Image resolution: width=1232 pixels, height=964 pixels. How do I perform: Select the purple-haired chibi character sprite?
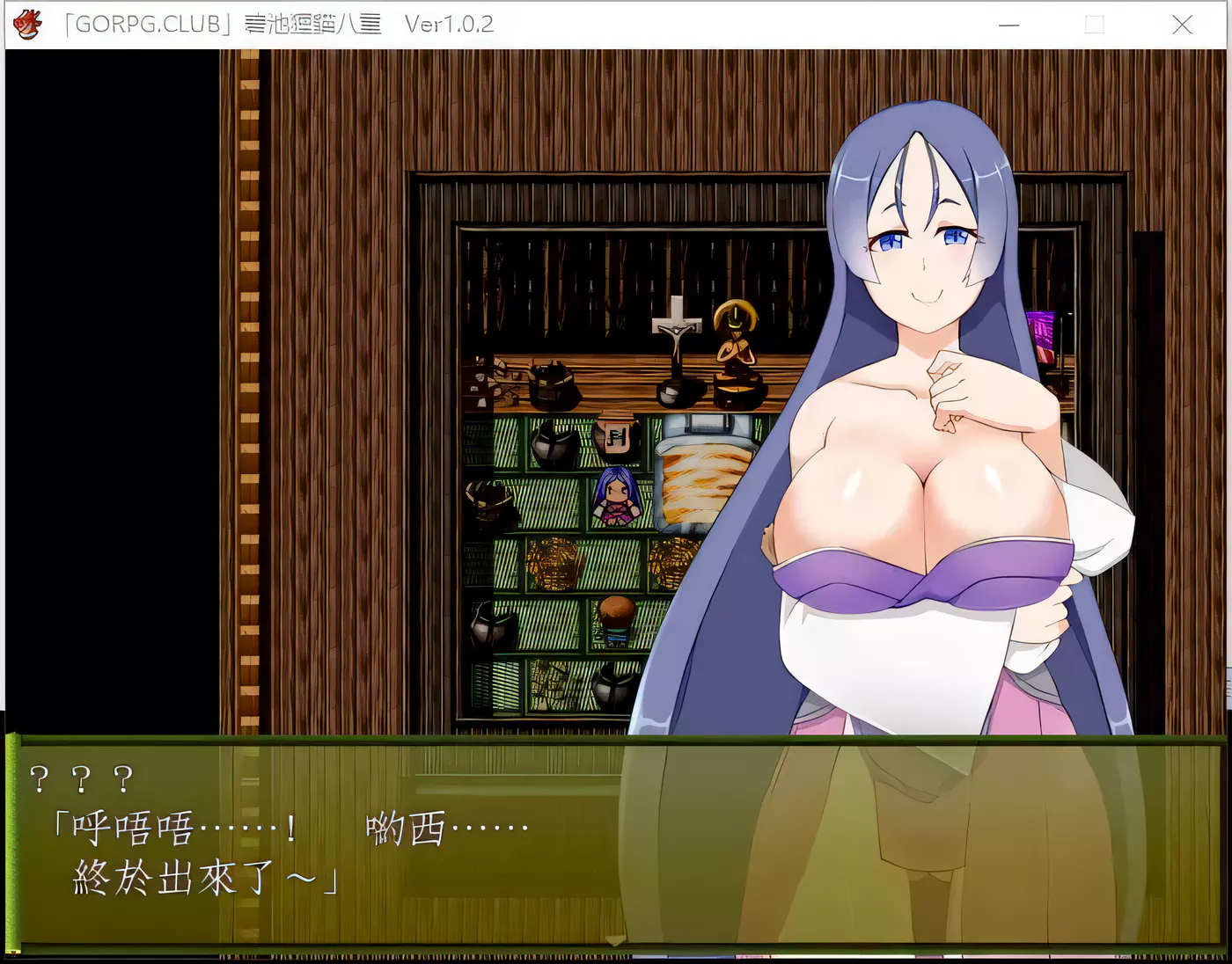pyautogui.click(x=616, y=497)
